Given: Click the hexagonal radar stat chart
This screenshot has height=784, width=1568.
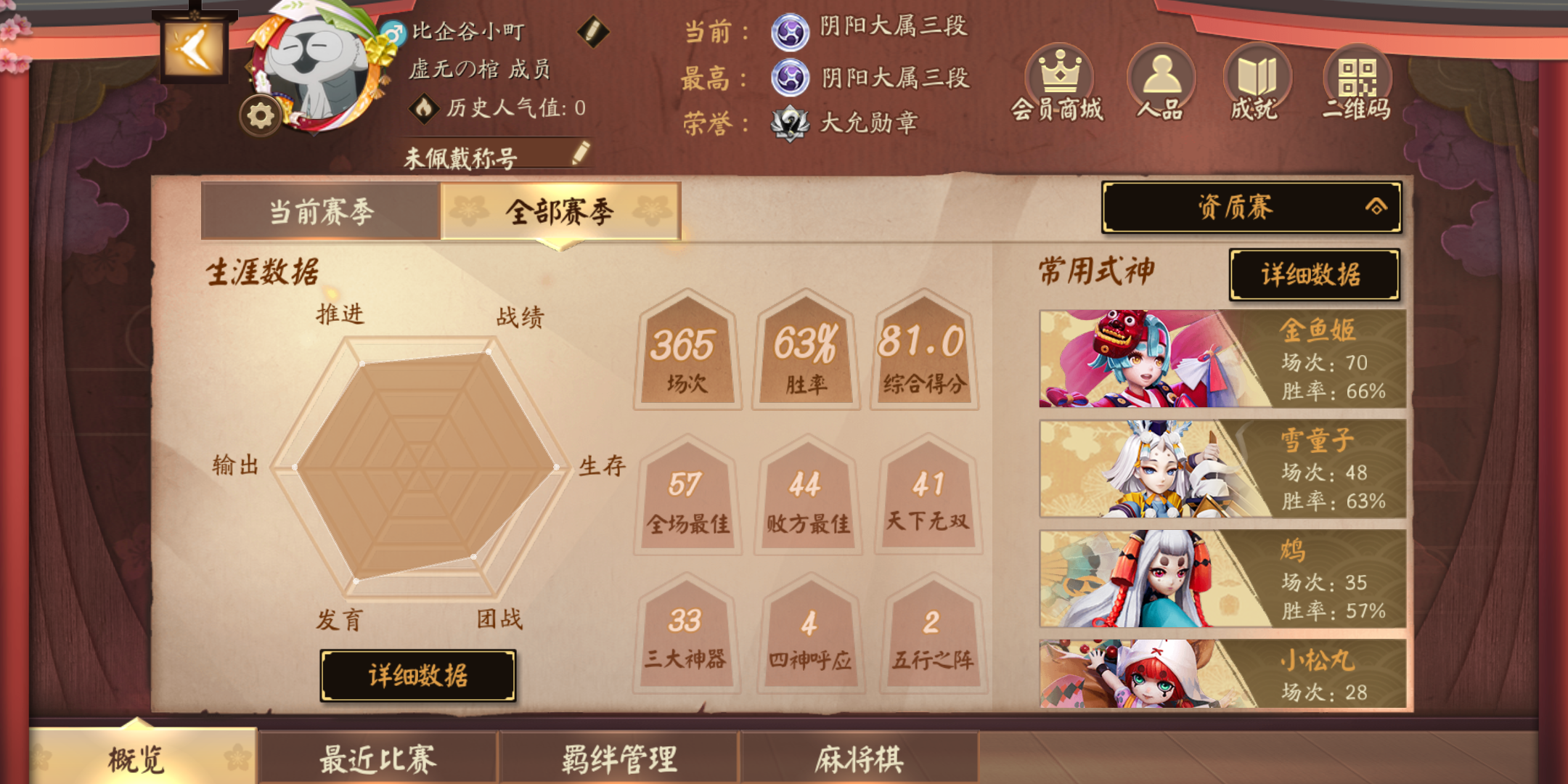Looking at the screenshot, I should click(421, 465).
